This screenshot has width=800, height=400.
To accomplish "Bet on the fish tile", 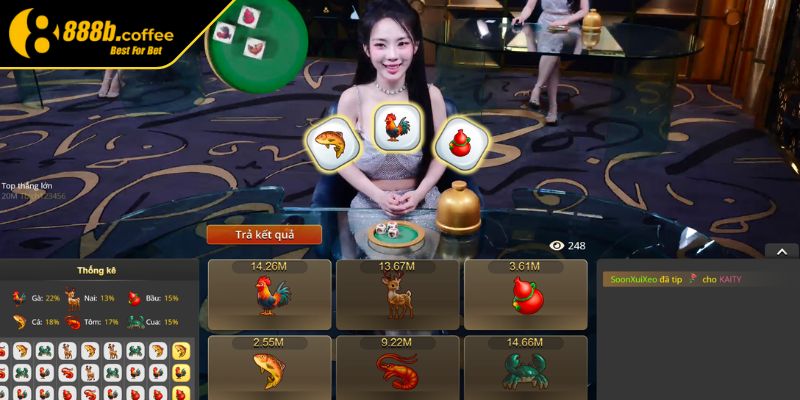I will click(269, 370).
